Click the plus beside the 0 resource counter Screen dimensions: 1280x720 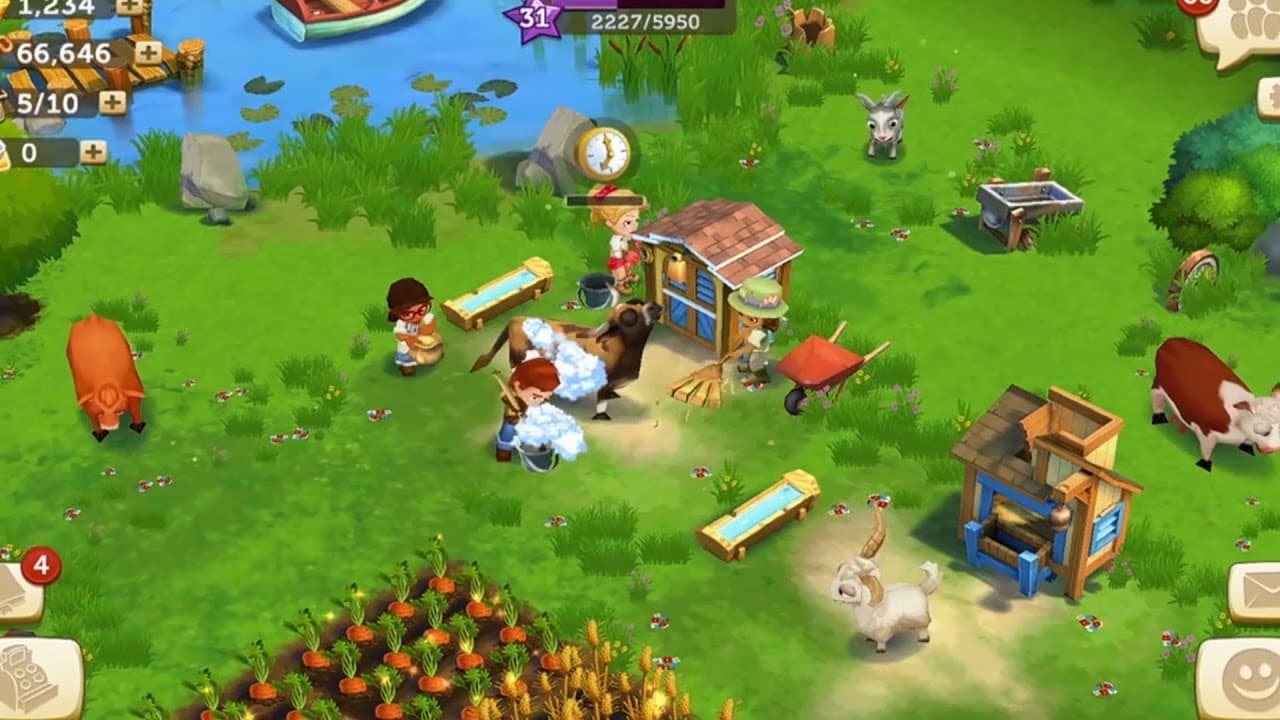coord(93,150)
